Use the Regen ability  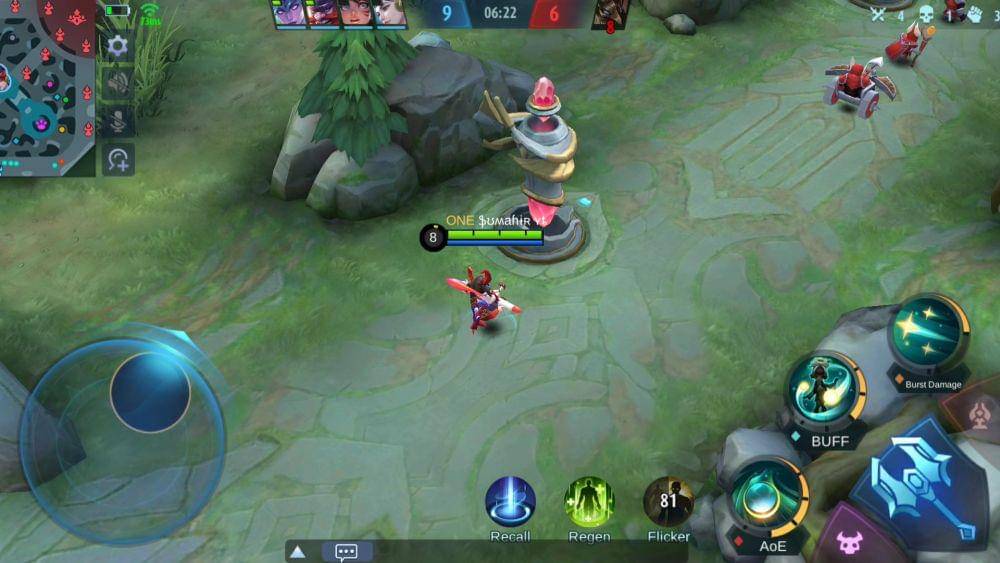coord(589,501)
